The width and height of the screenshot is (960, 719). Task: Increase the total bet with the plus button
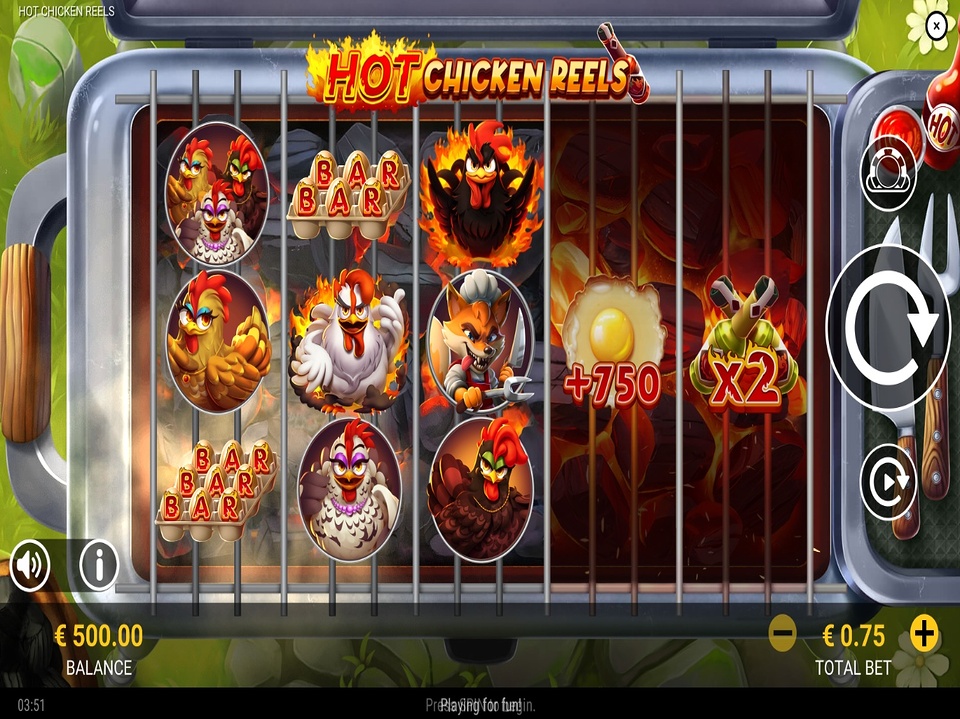click(925, 634)
